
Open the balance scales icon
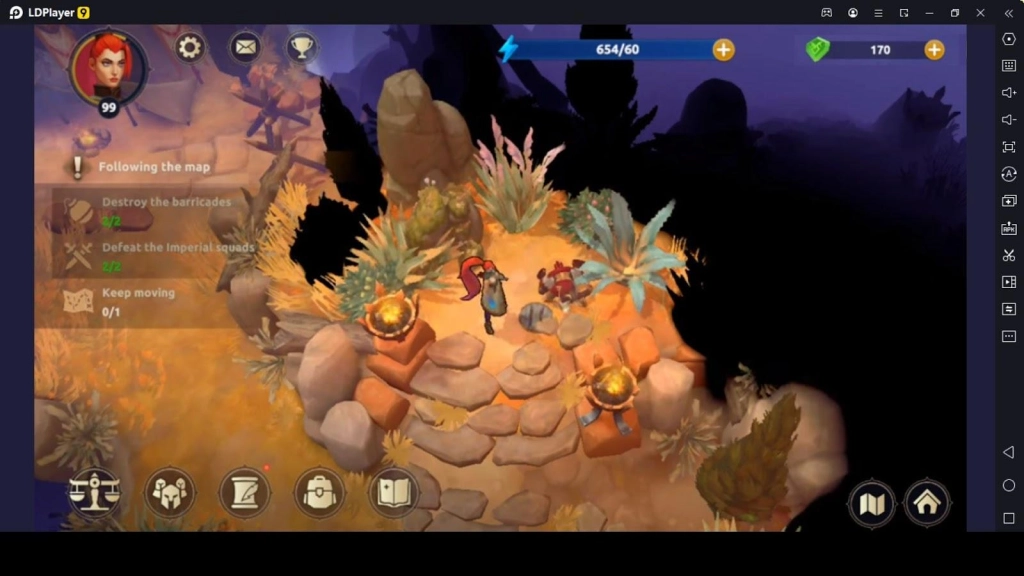pos(94,492)
